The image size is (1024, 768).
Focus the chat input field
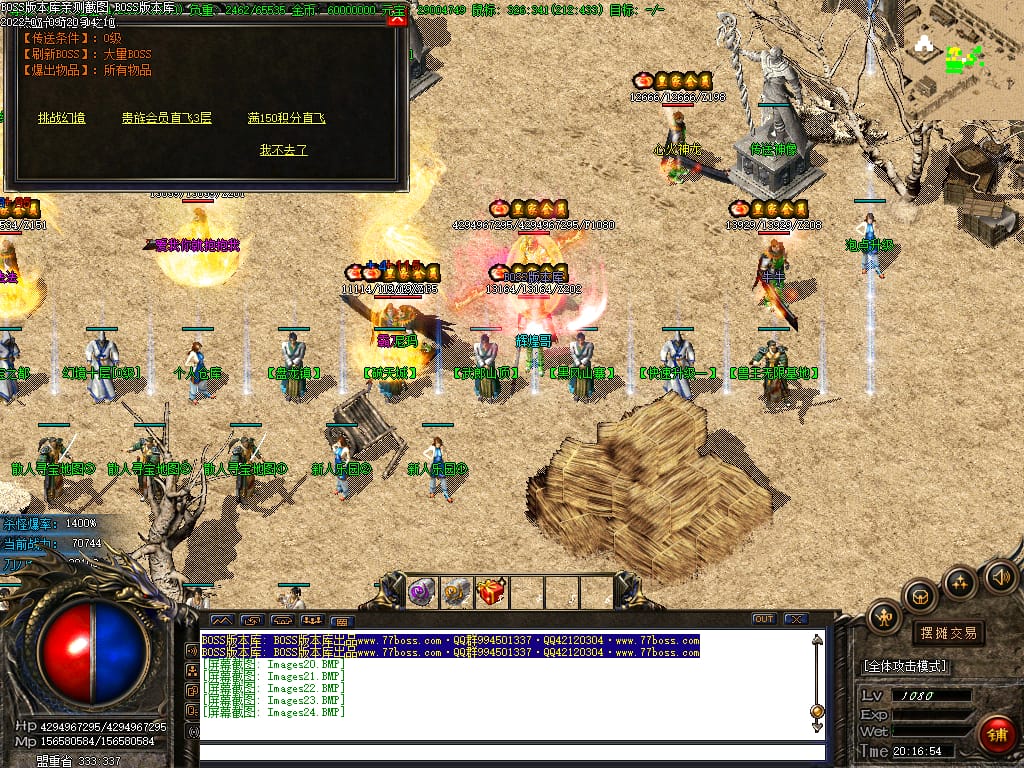(x=510, y=752)
